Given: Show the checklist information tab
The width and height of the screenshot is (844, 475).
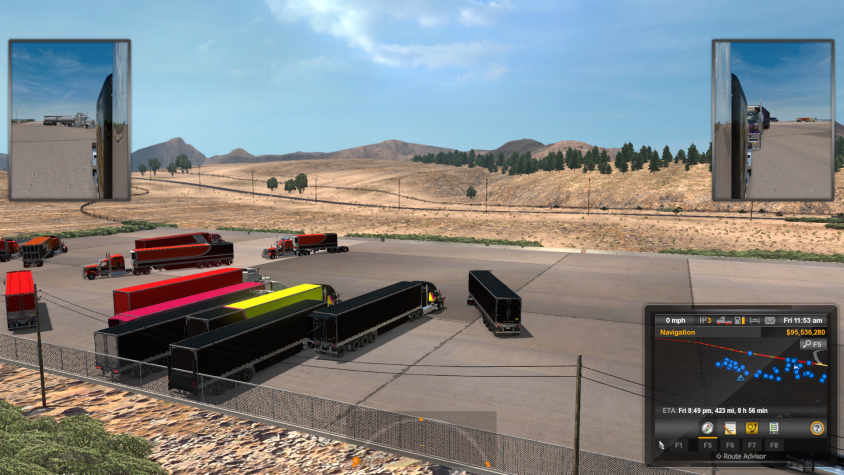Looking at the screenshot, I should coord(773,427).
